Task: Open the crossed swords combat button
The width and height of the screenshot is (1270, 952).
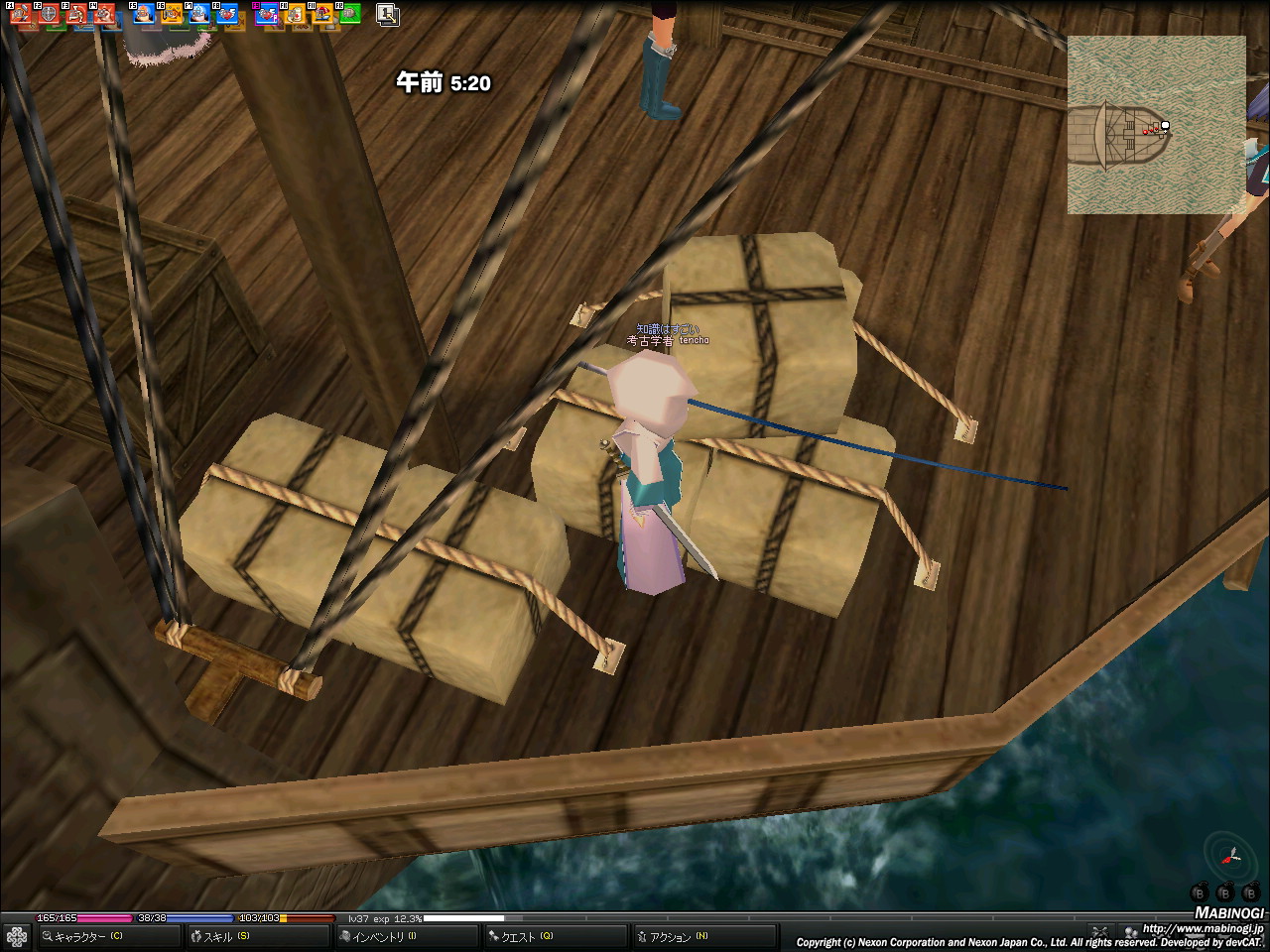Action: tap(1099, 932)
